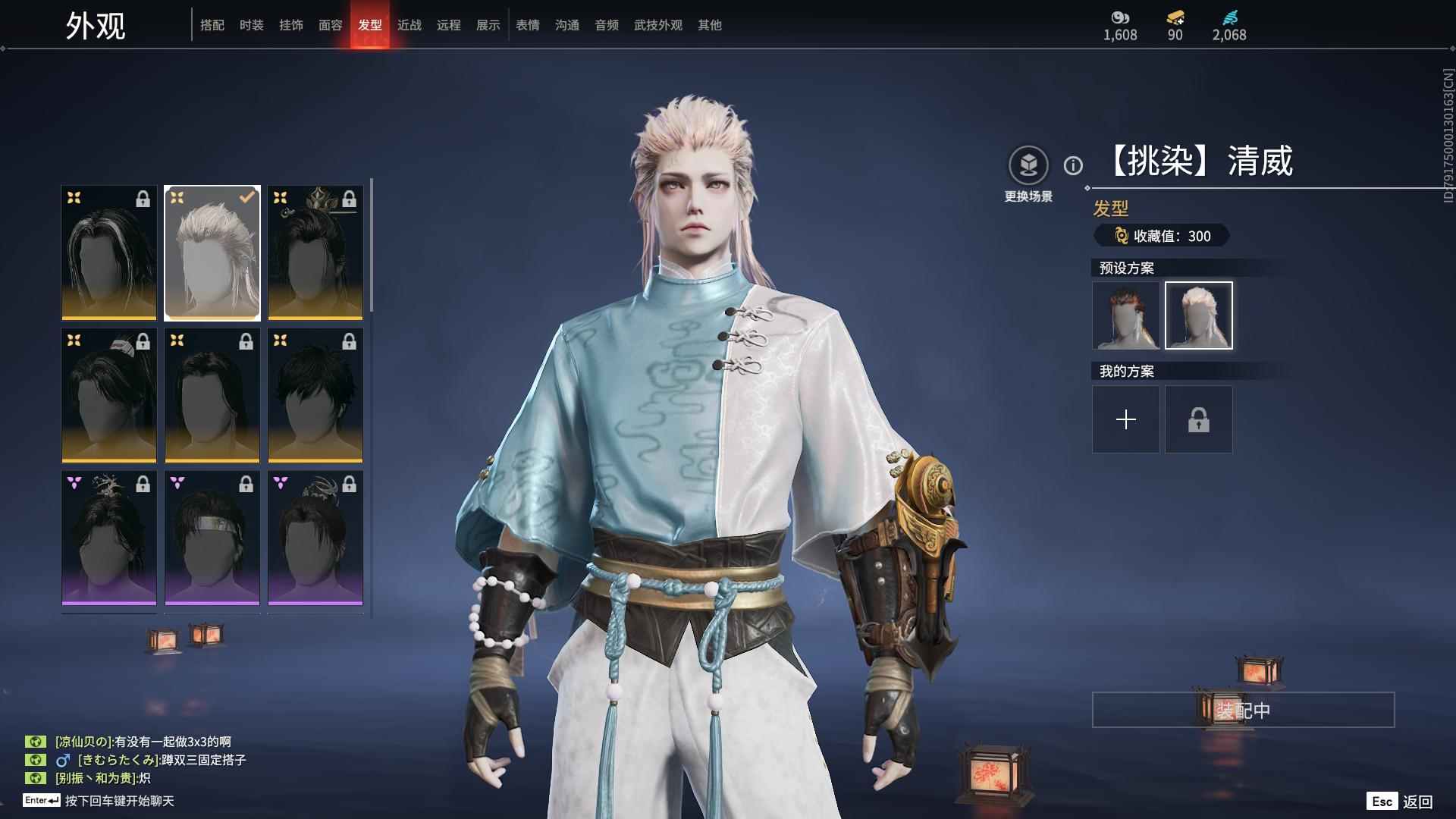Select the 挂饰 accessories tab
1456x819 pixels.
(x=291, y=25)
